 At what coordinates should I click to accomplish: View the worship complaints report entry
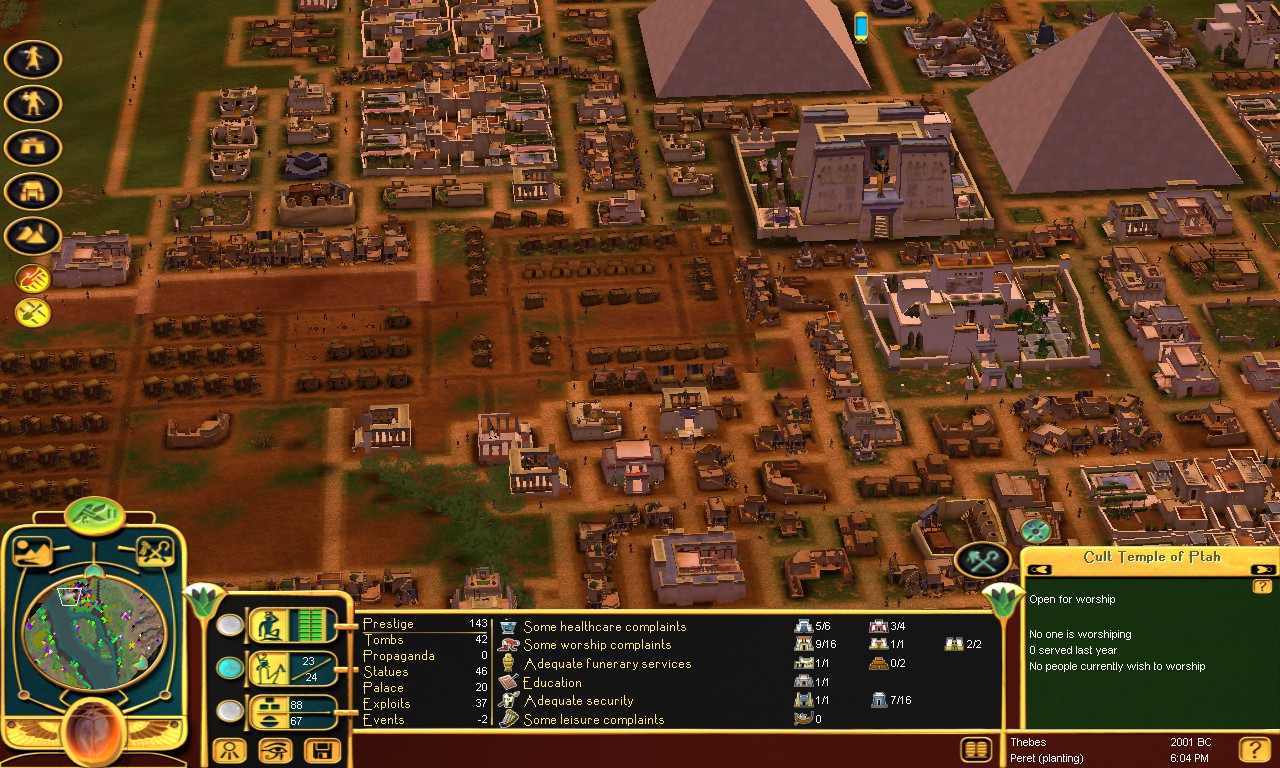pos(592,643)
